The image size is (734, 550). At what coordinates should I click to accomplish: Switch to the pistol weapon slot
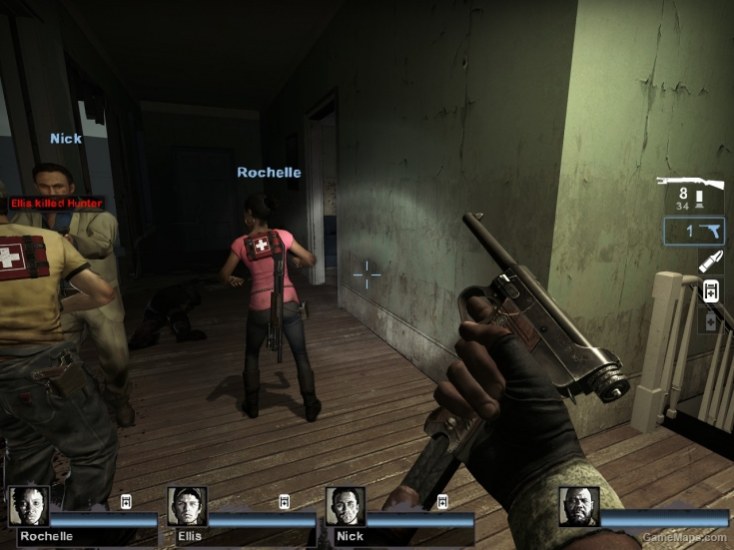694,231
